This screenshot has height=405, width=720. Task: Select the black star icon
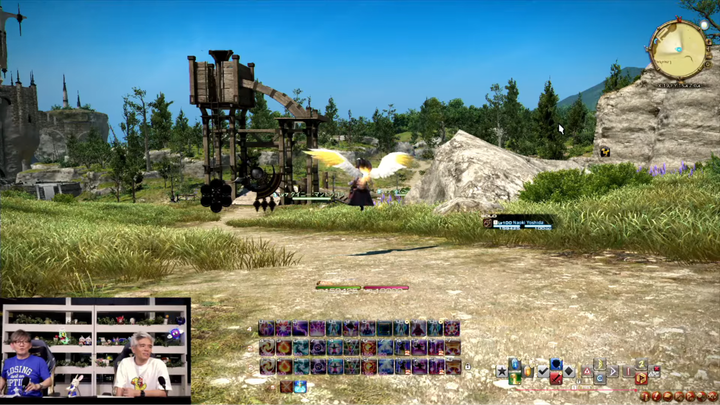(501, 372)
